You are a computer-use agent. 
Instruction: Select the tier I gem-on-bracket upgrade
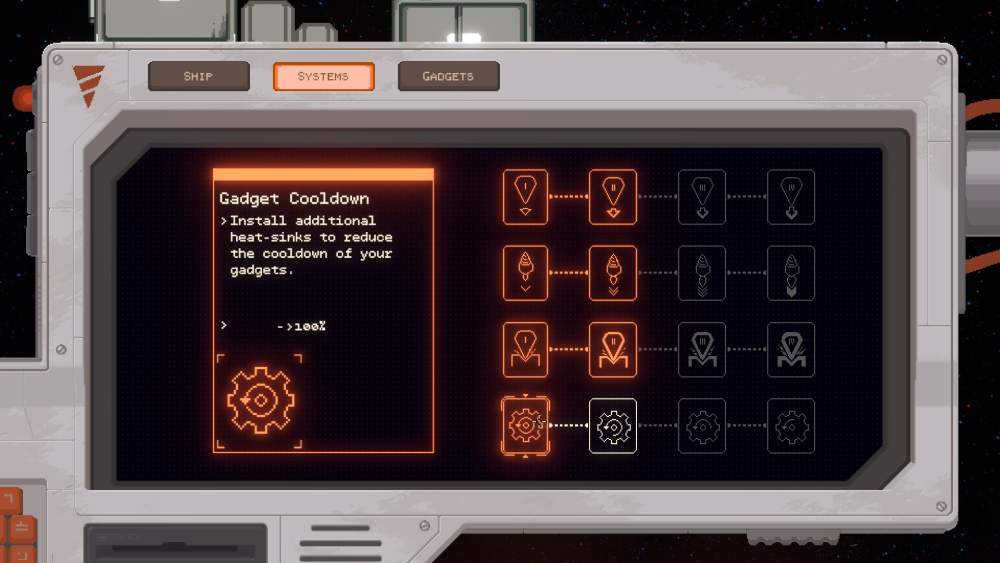(525, 349)
